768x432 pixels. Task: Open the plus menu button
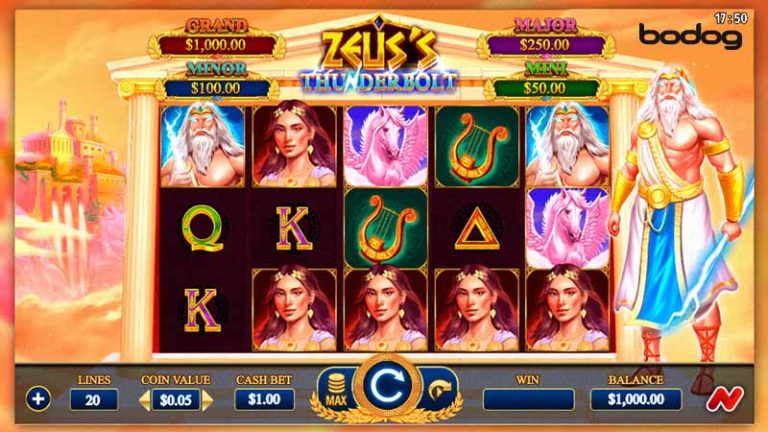pyautogui.click(x=38, y=399)
